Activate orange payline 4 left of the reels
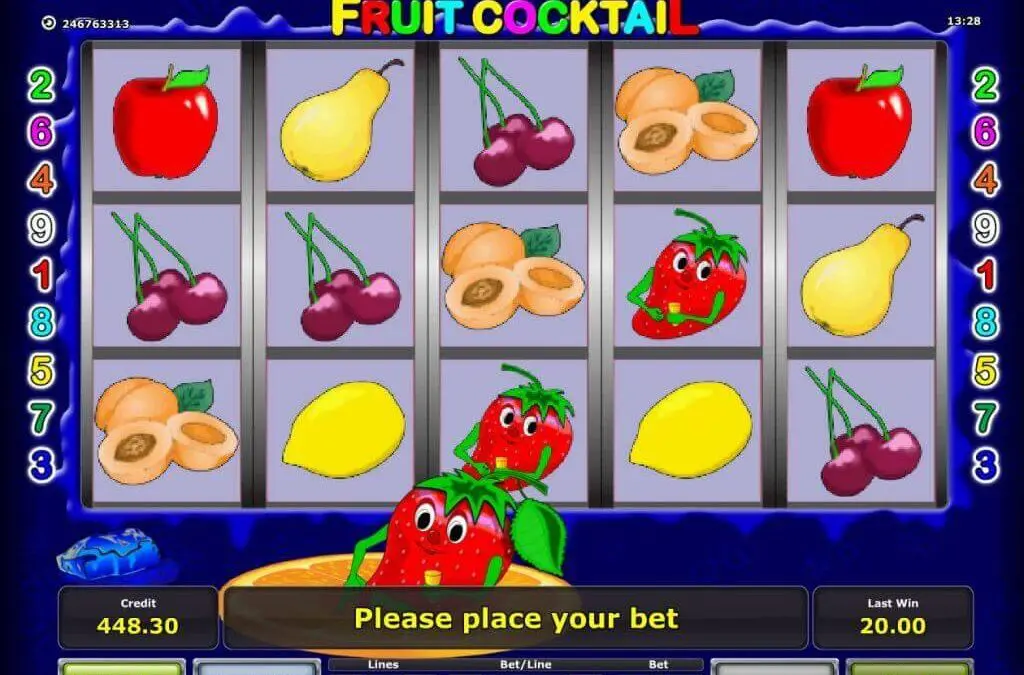 point(41,180)
